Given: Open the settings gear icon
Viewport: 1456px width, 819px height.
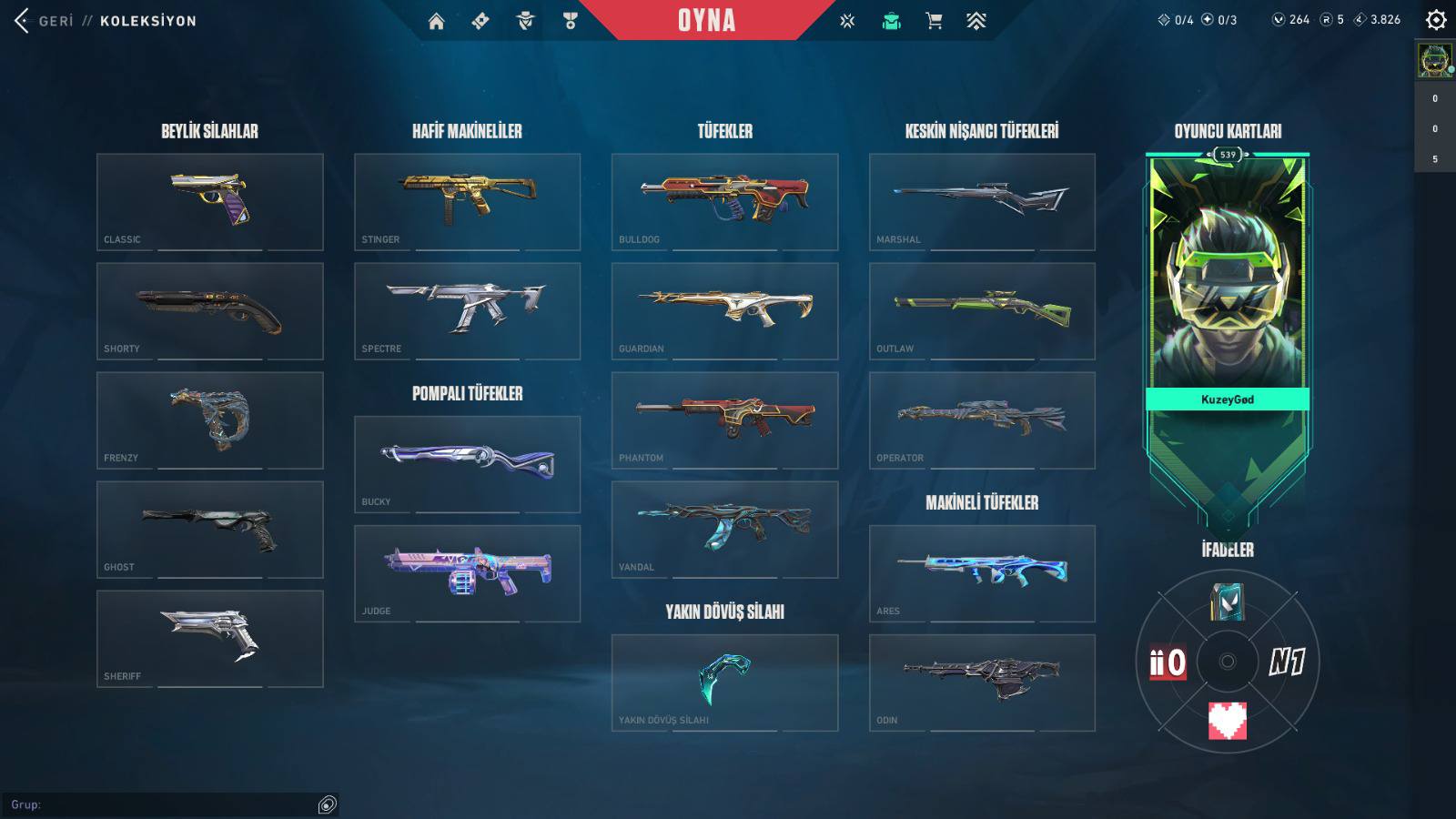Looking at the screenshot, I should pyautogui.click(x=1436, y=20).
